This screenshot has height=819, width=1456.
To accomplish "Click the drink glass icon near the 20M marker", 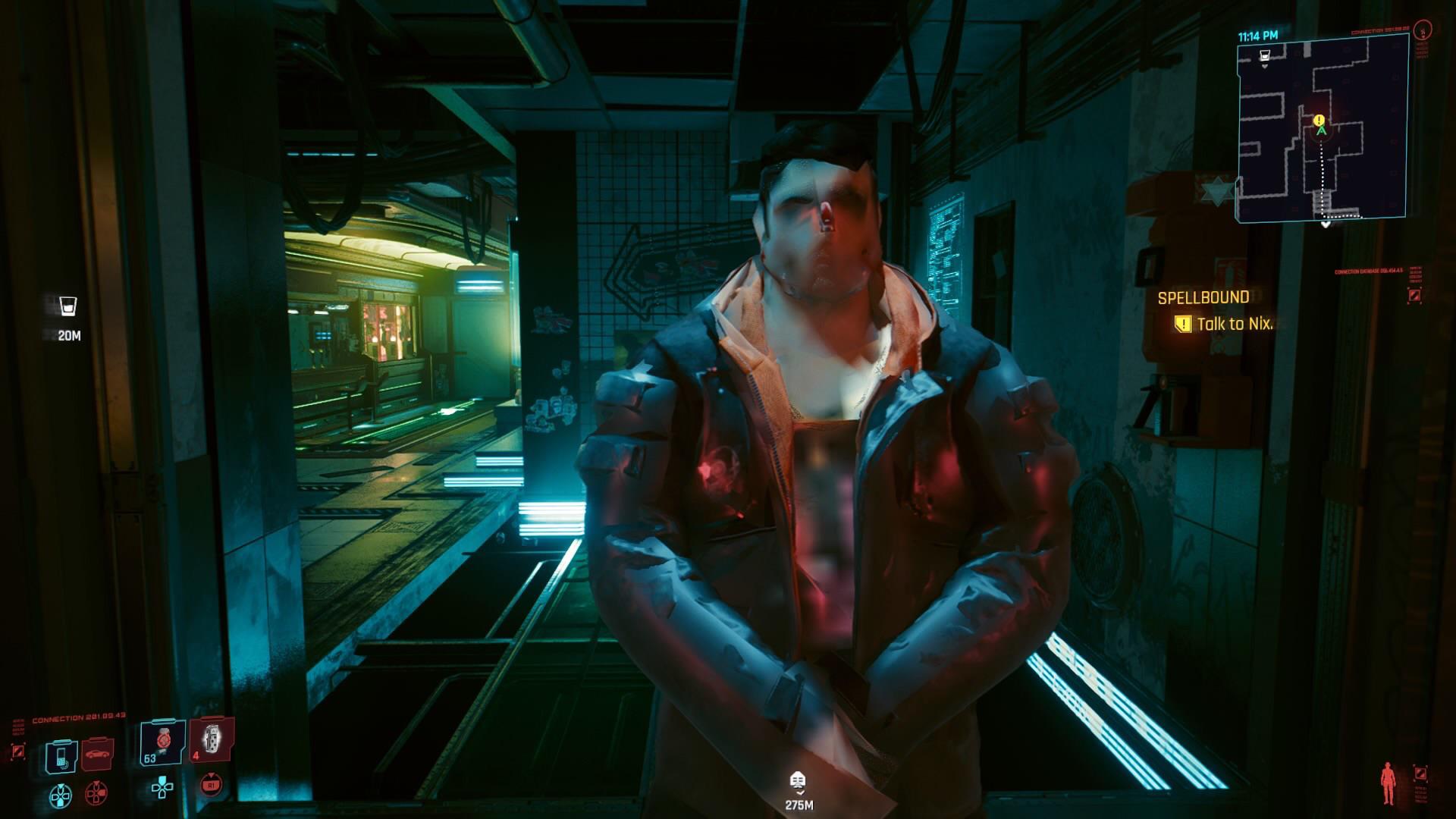I will click(67, 307).
